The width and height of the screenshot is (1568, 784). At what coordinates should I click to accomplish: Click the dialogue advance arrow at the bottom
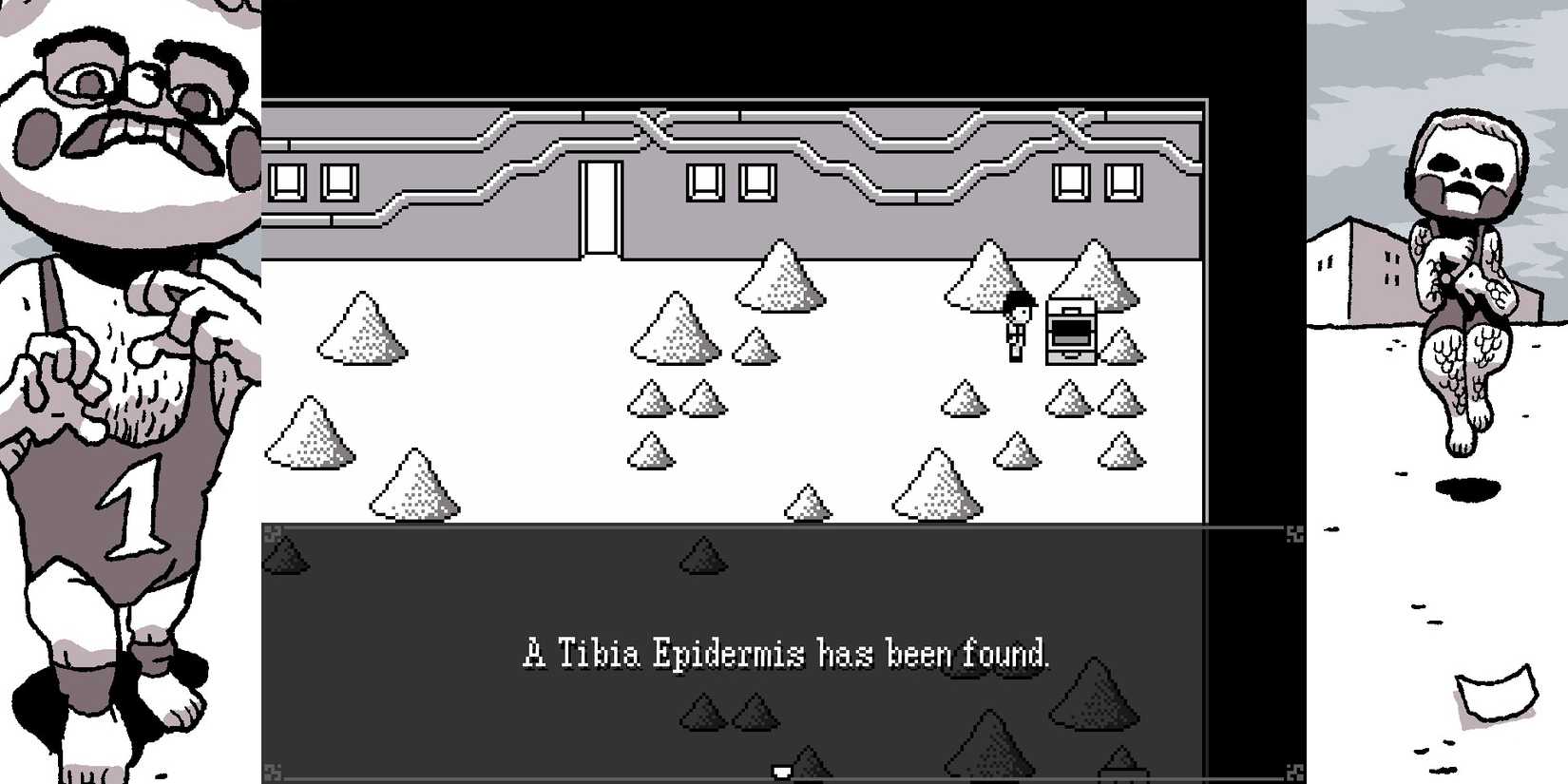click(x=781, y=772)
